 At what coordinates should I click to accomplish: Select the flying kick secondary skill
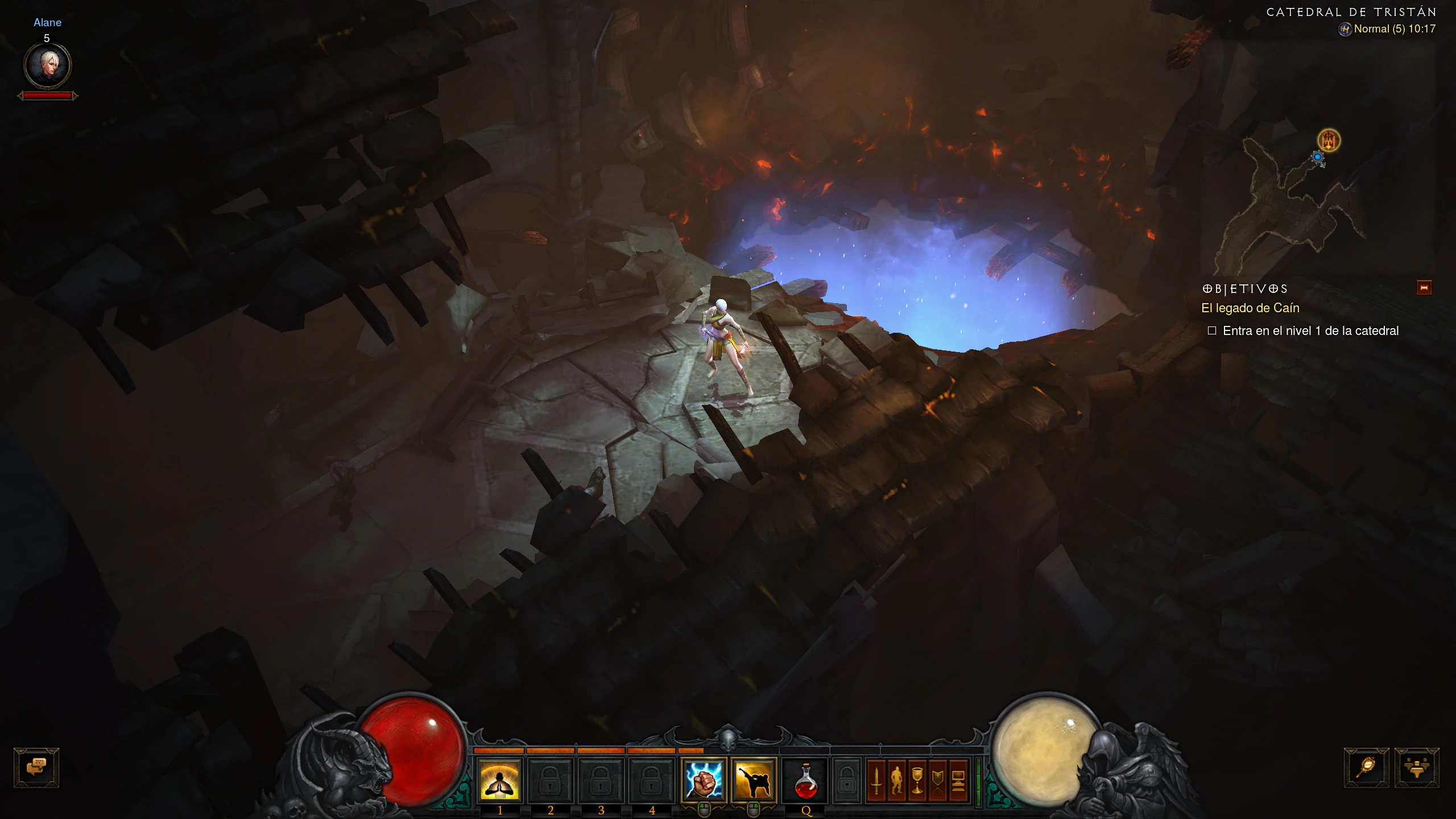754,780
